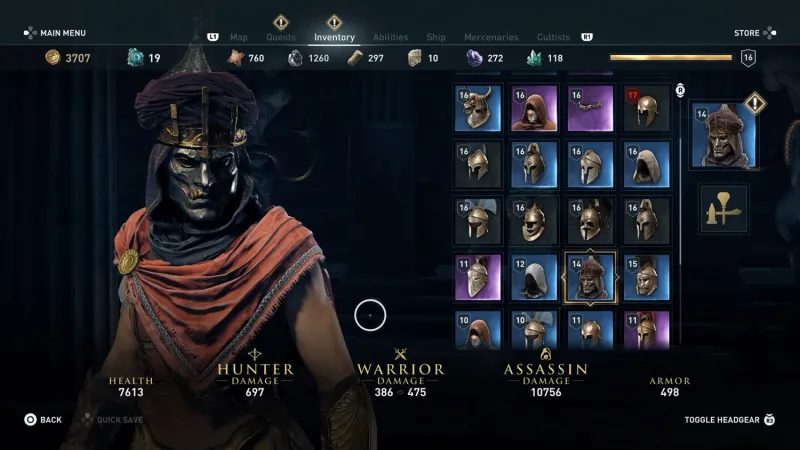Select the purple wreath item, level 16
The height and width of the screenshot is (450, 800).
click(590, 109)
